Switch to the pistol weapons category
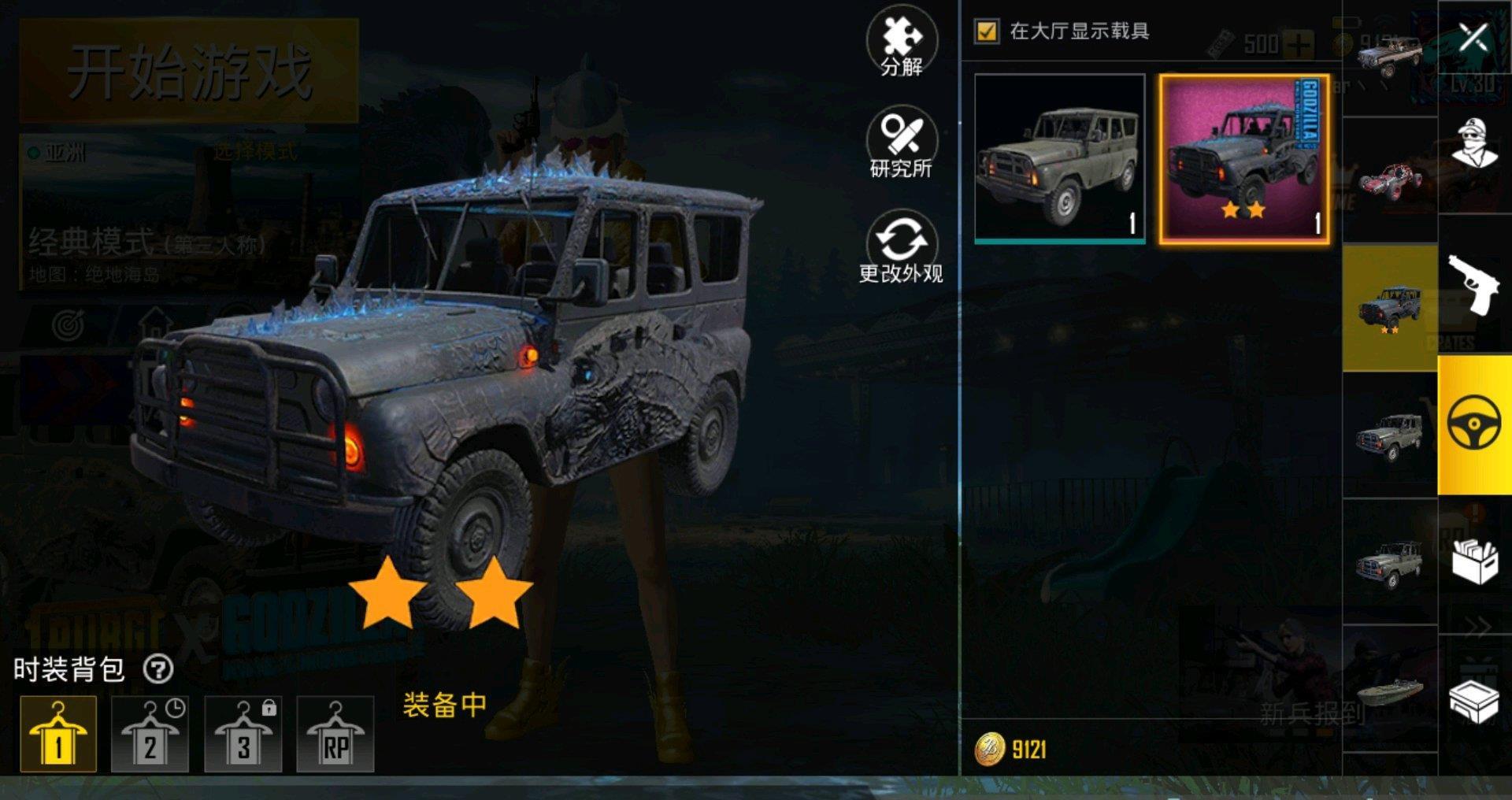Viewport: 1512px width, 800px height. point(1473,283)
